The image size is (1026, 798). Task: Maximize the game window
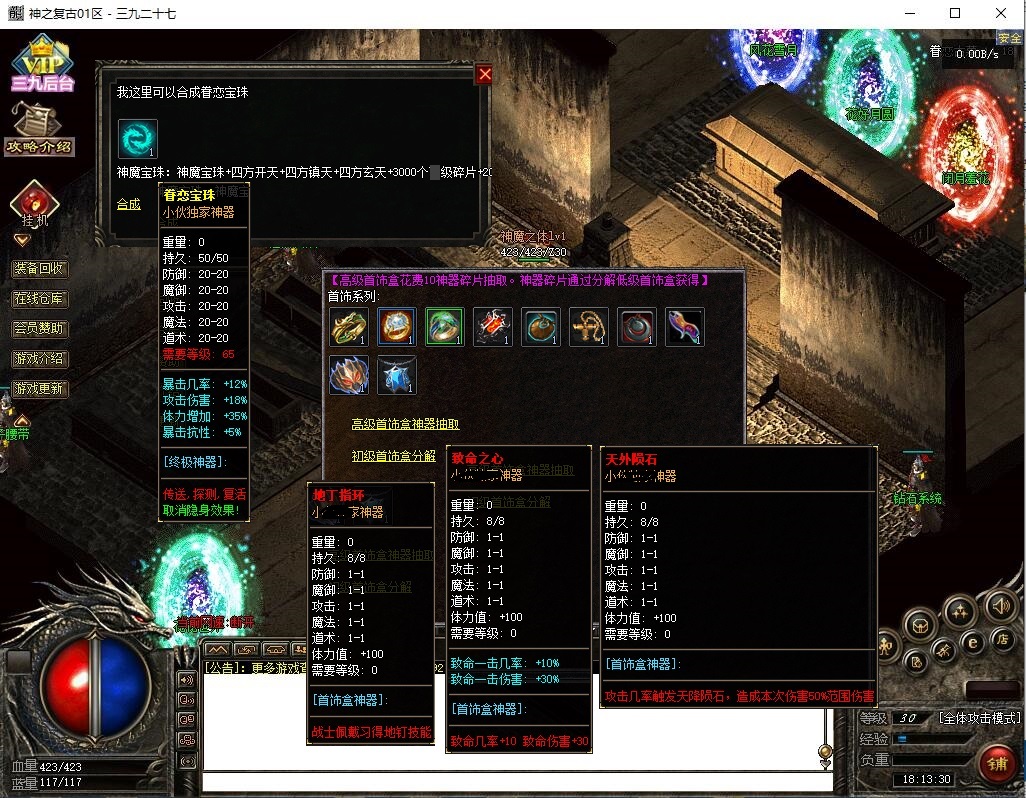pyautogui.click(x=955, y=12)
